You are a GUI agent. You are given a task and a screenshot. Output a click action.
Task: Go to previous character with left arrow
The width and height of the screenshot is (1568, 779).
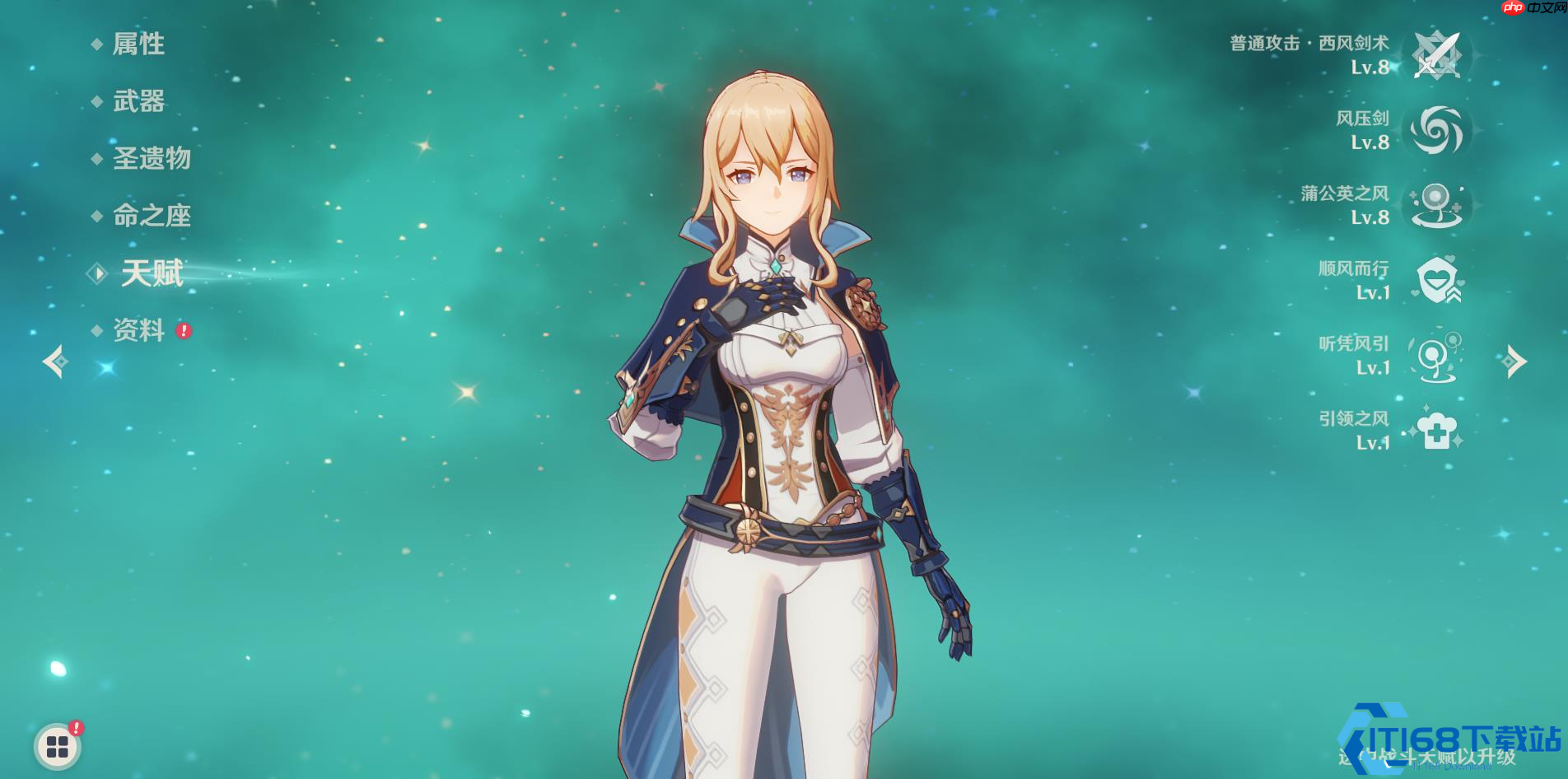[55, 362]
